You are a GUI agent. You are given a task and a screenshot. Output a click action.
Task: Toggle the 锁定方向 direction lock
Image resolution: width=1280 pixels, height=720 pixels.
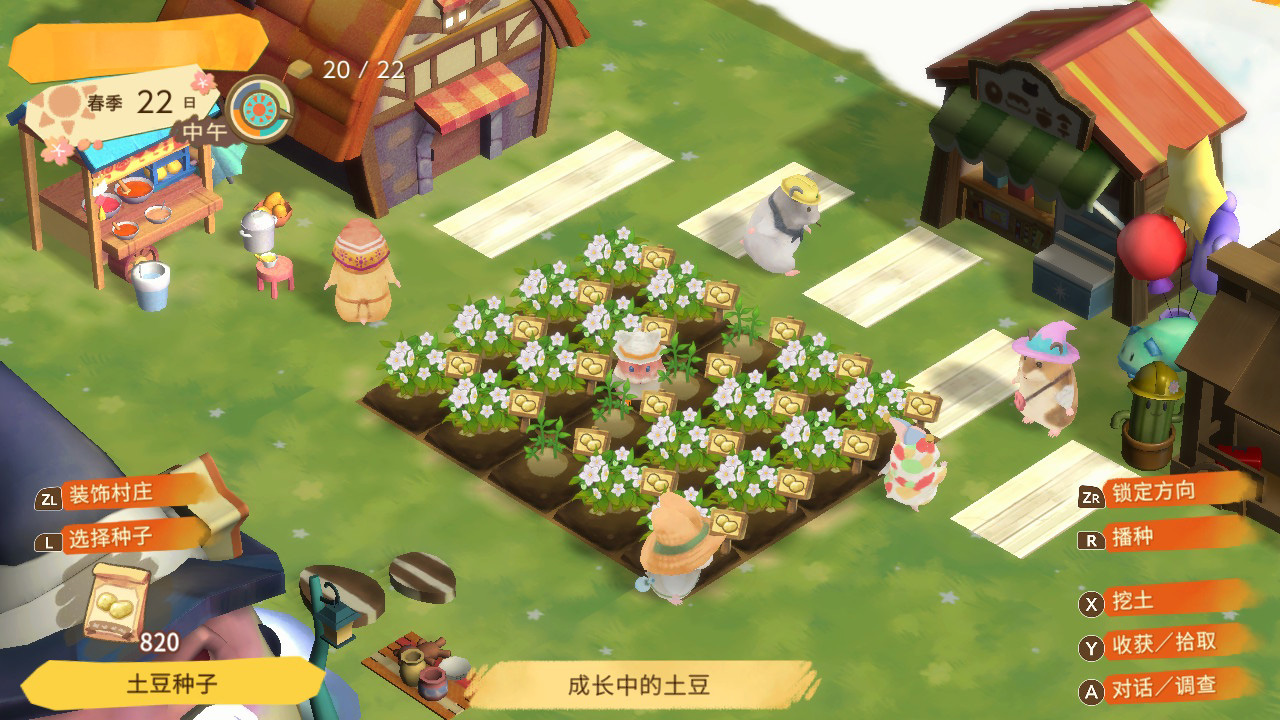pos(1152,491)
